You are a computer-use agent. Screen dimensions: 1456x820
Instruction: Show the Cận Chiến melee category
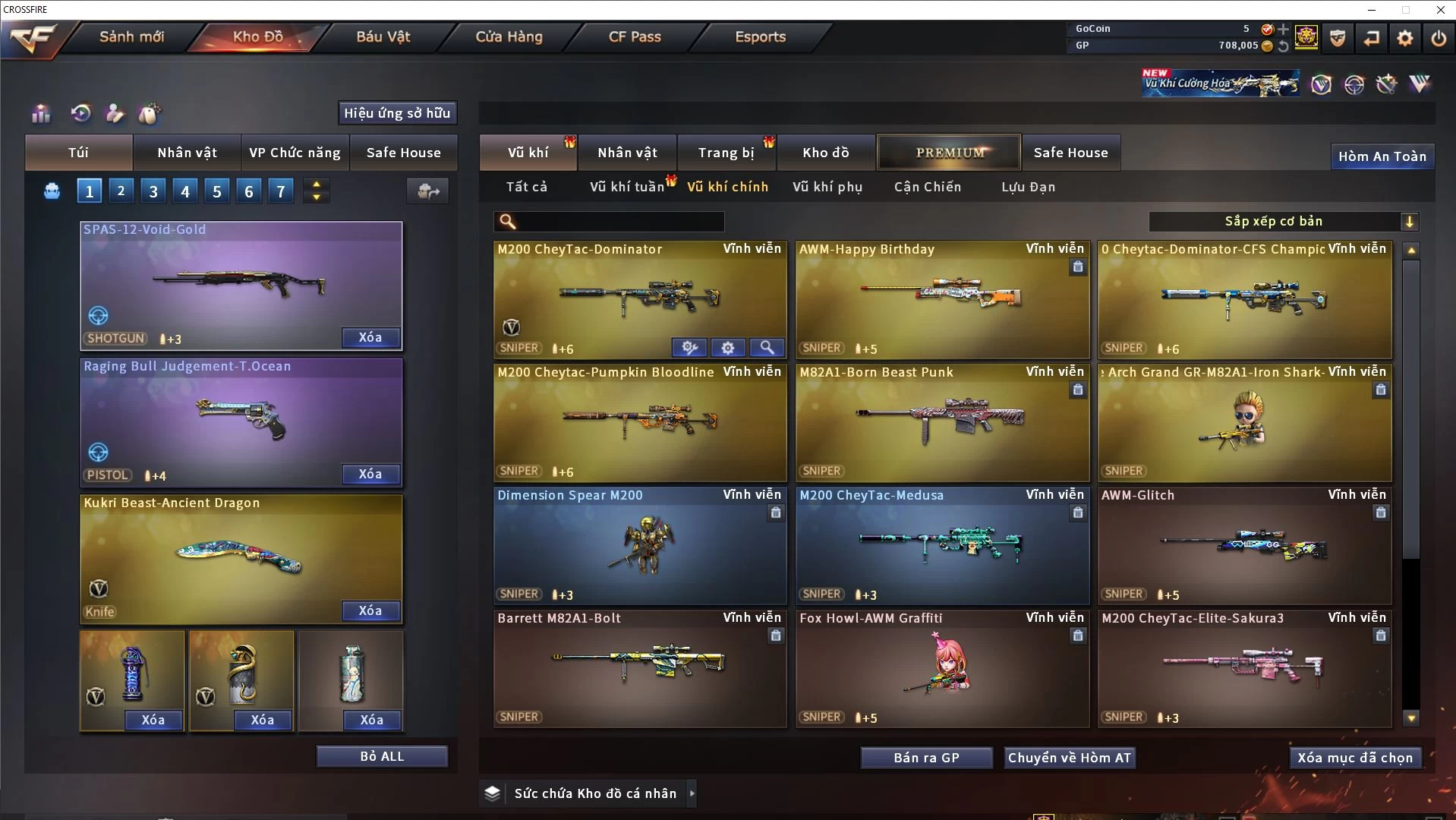coord(927,187)
